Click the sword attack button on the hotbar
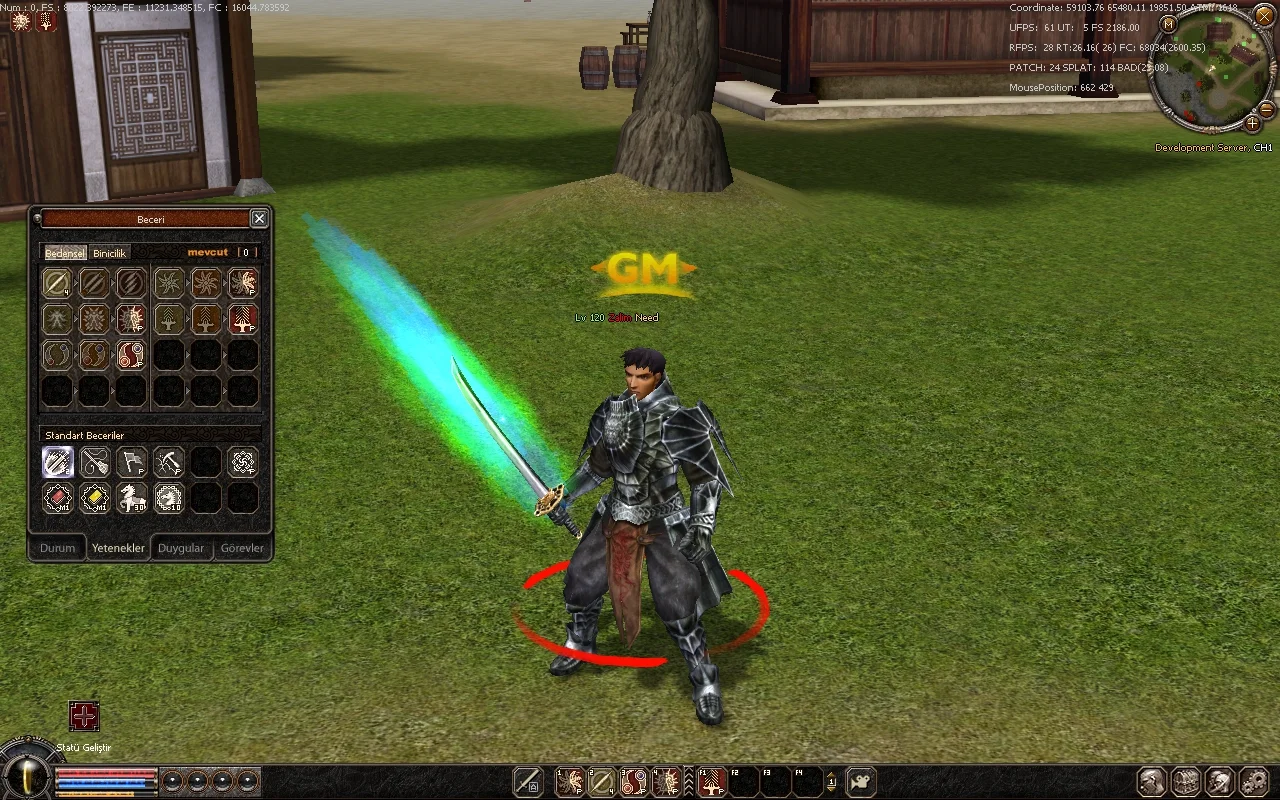 tap(527, 781)
